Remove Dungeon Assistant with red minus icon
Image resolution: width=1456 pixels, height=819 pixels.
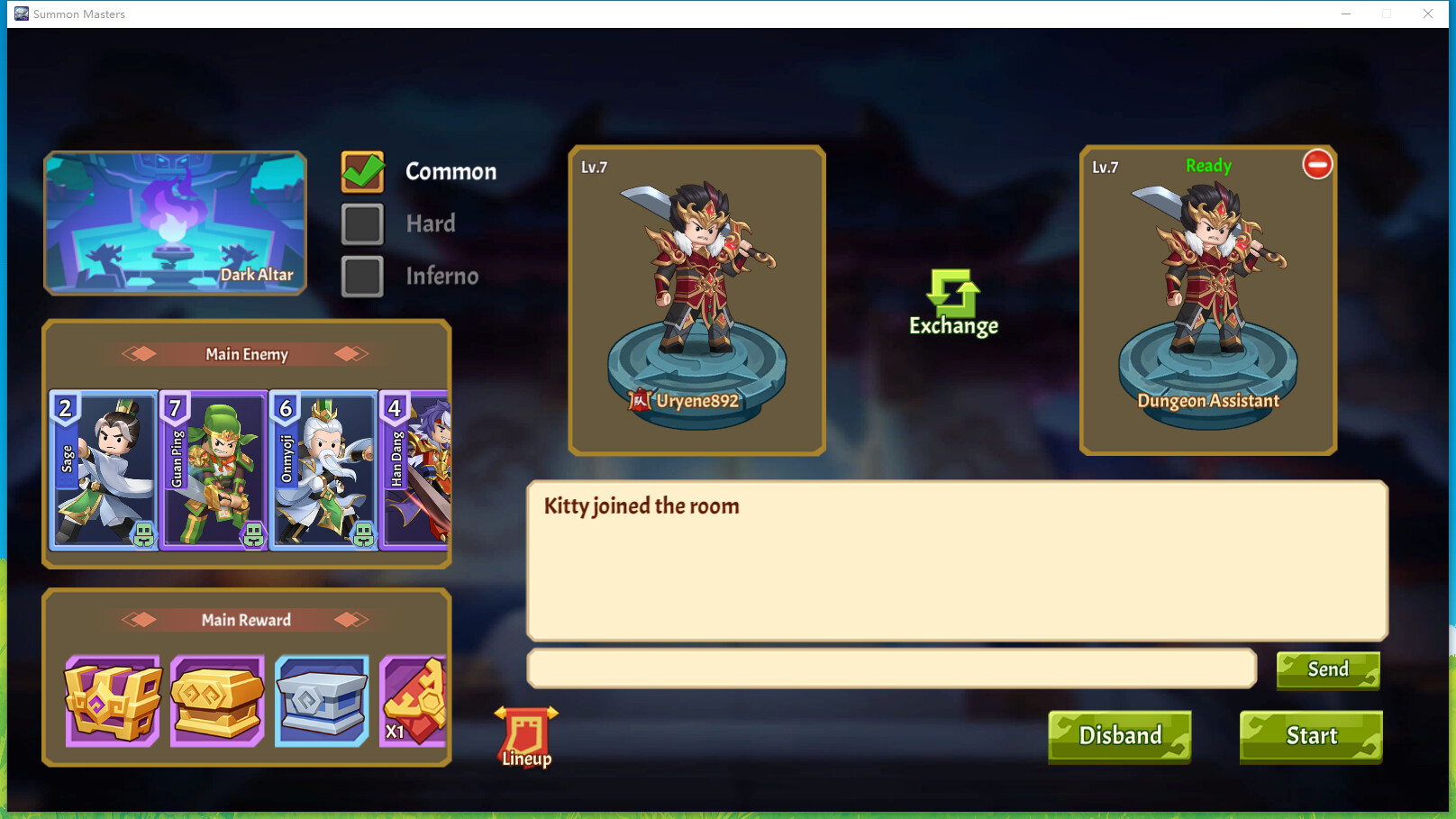1318,166
